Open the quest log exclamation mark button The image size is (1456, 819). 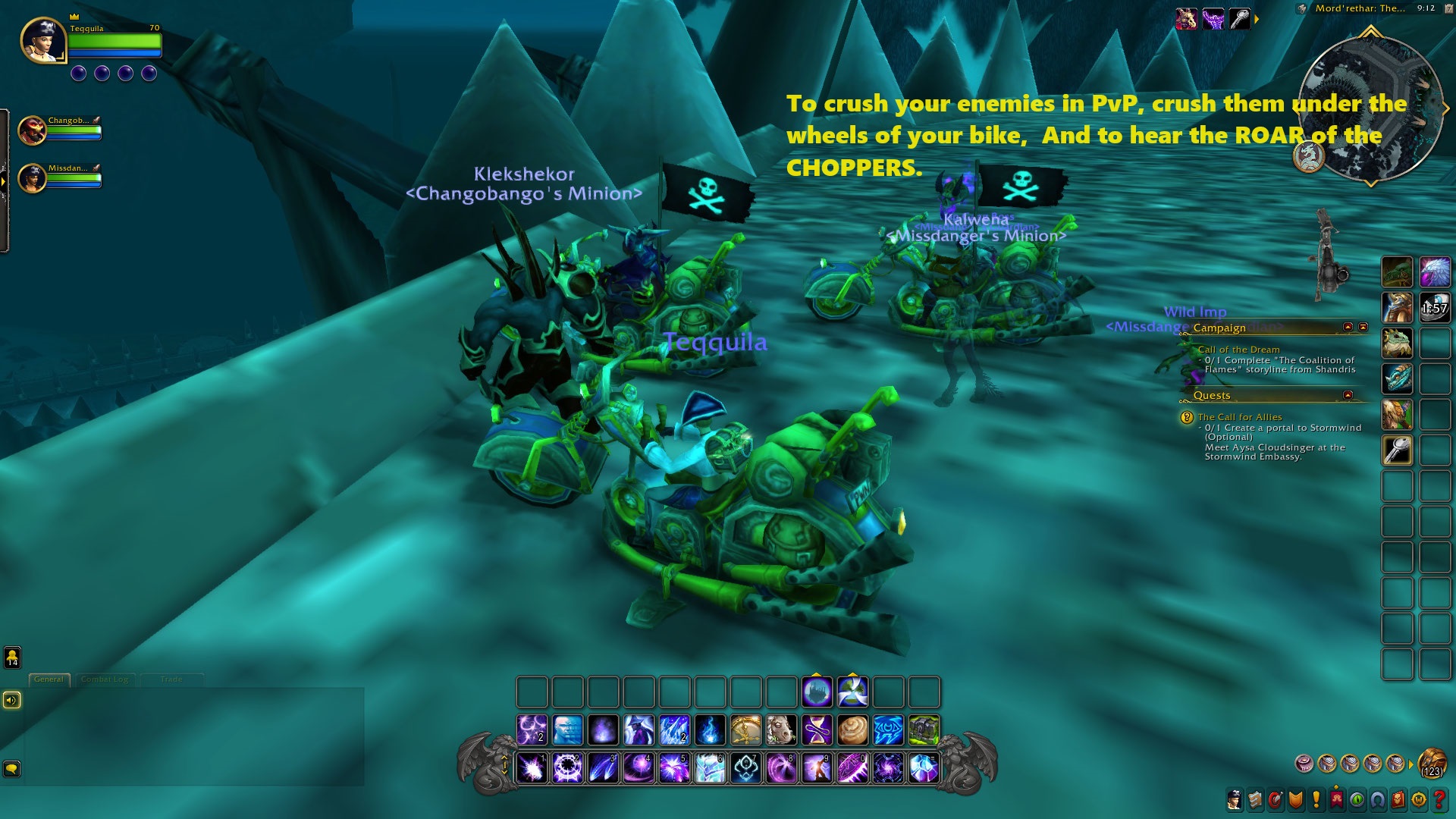click(x=1316, y=800)
